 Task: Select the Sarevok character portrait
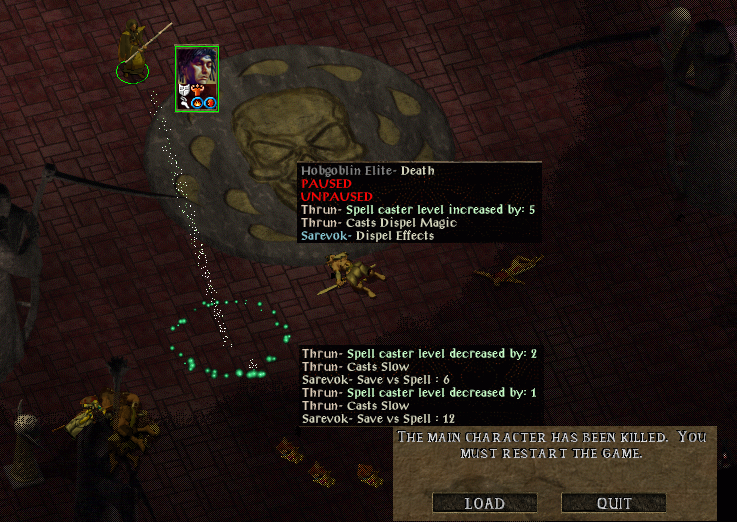point(197,72)
